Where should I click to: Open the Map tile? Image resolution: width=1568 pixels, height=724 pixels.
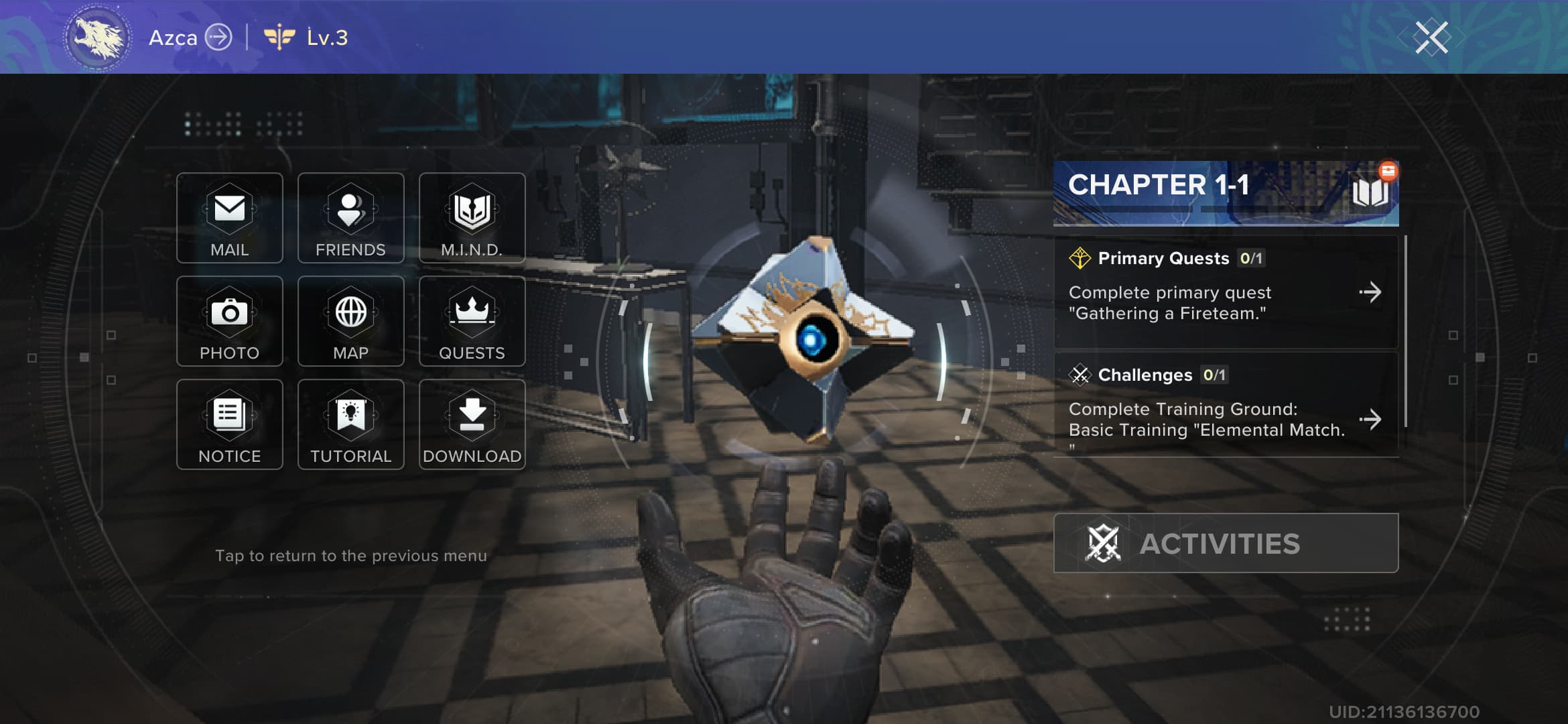(350, 321)
